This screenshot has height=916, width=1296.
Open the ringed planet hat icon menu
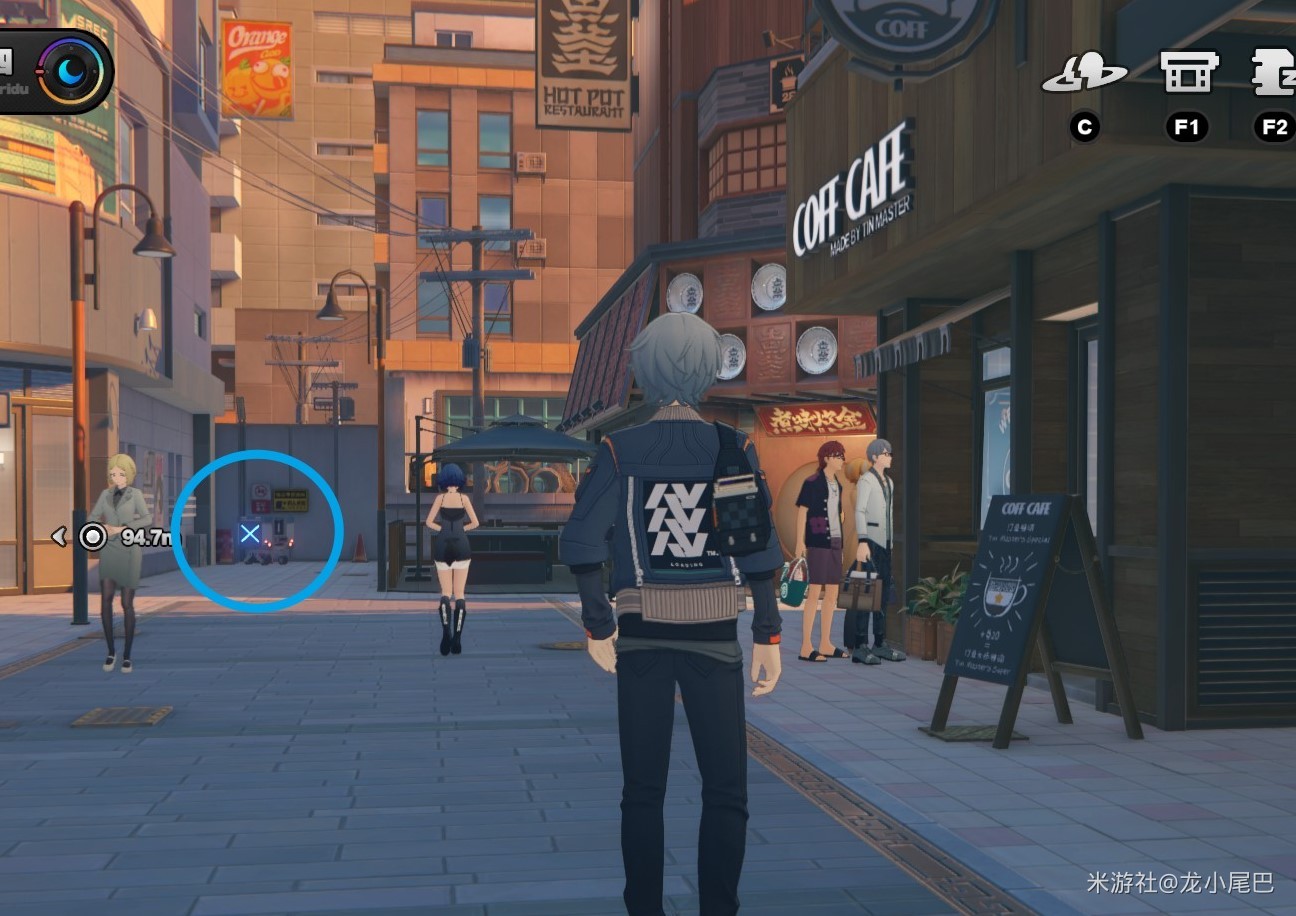(1084, 75)
